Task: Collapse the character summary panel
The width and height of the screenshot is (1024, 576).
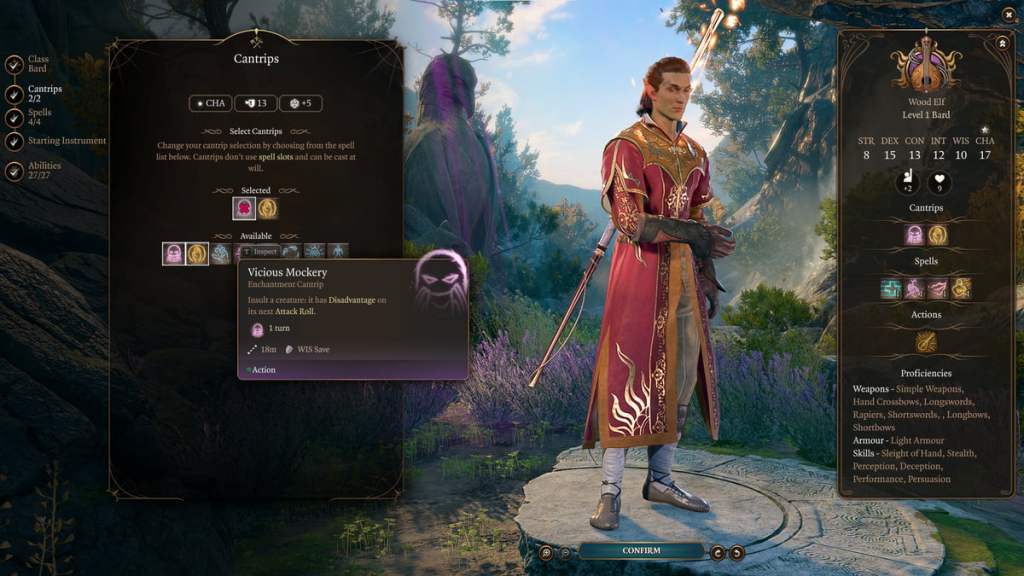Action: point(1003,43)
